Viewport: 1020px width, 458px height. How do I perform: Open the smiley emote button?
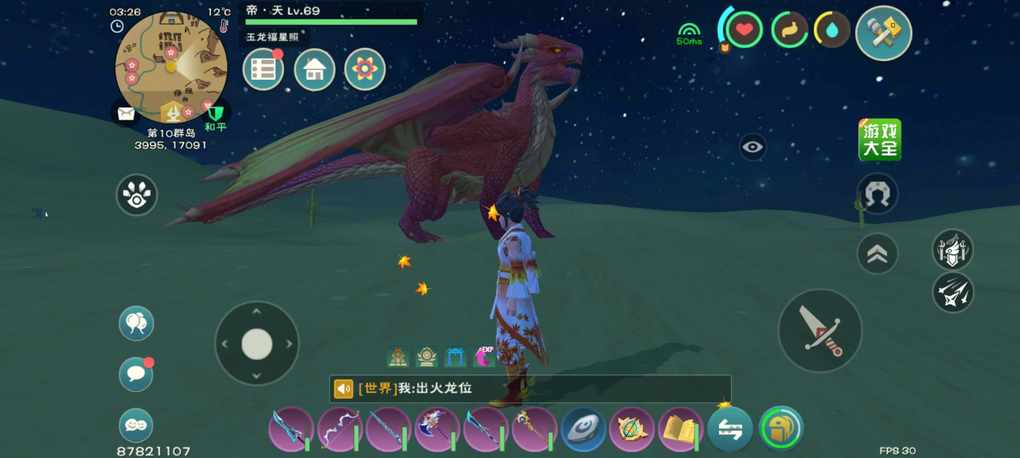pos(136,425)
